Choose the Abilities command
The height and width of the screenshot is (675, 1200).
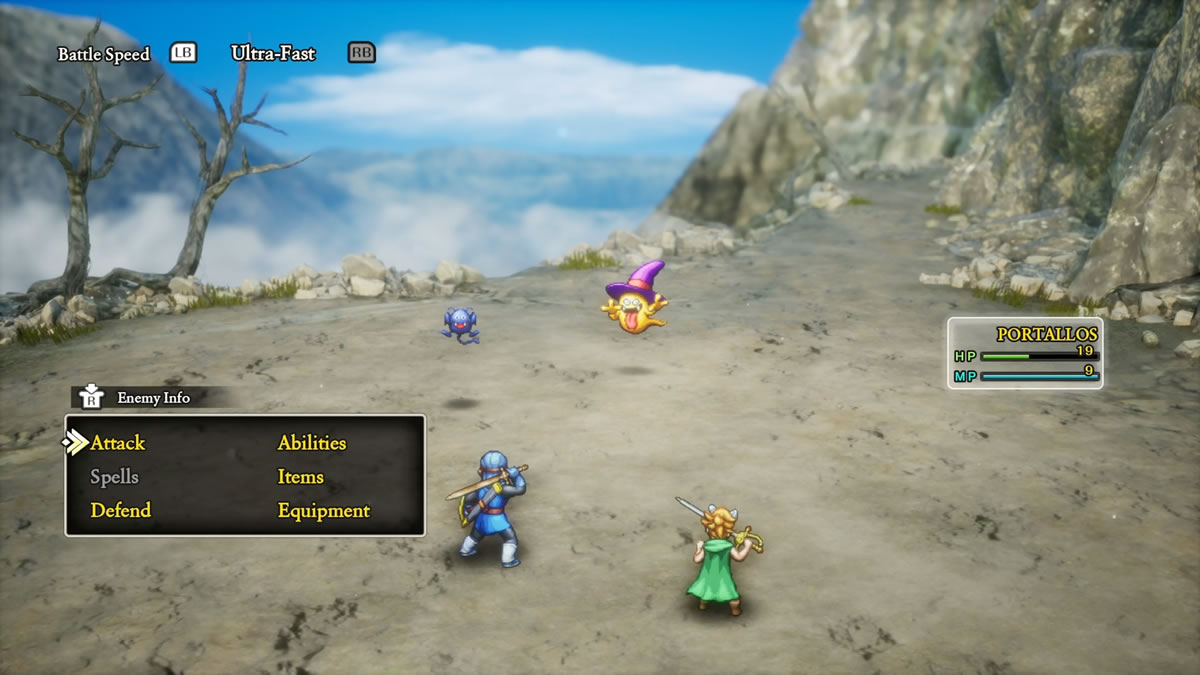[312, 443]
